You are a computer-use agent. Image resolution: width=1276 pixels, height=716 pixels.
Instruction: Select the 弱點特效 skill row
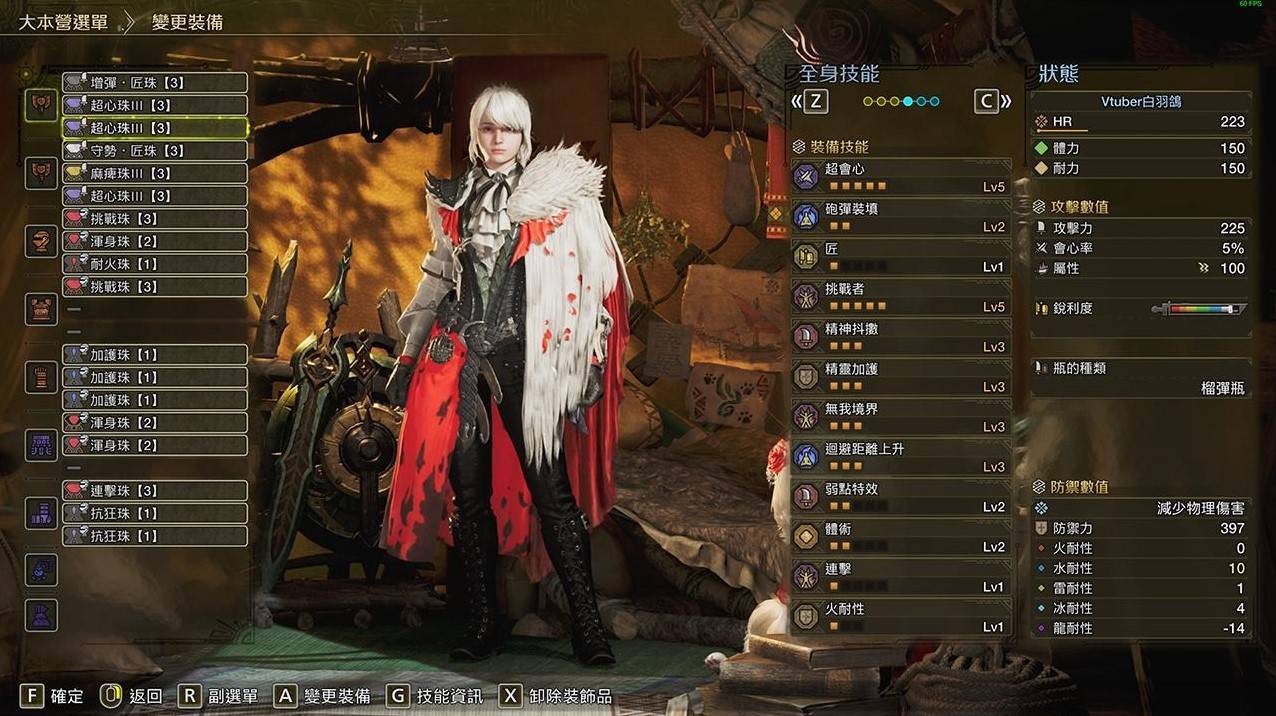tap(900, 497)
